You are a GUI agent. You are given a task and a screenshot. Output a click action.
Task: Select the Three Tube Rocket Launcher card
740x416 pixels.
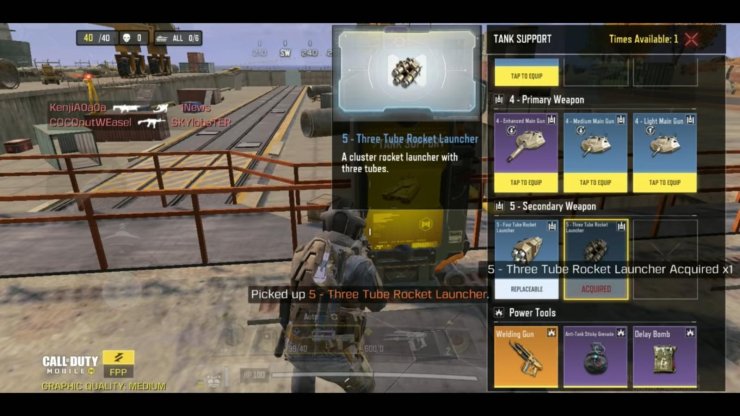(595, 252)
